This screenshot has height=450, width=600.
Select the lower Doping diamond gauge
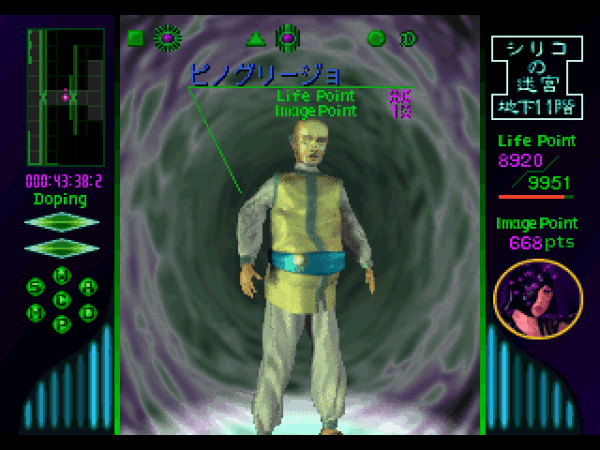tap(62, 247)
